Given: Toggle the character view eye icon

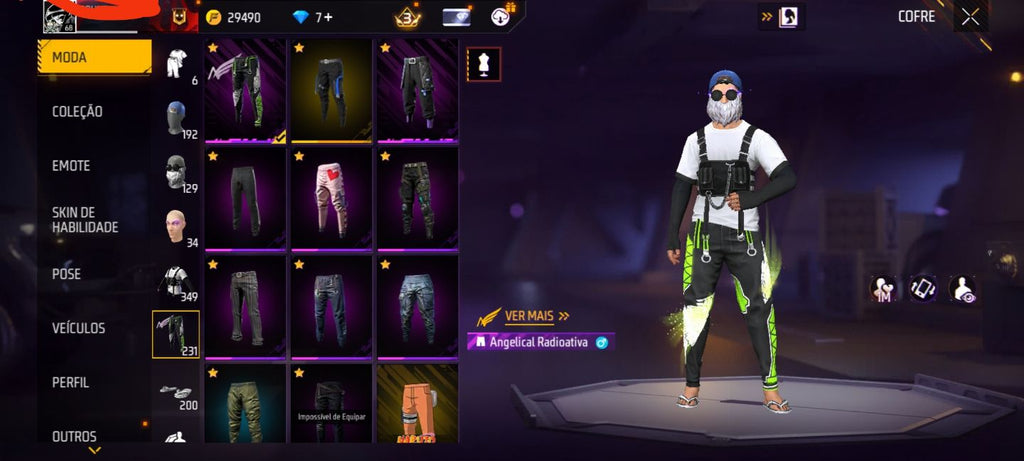Looking at the screenshot, I should coord(963,289).
